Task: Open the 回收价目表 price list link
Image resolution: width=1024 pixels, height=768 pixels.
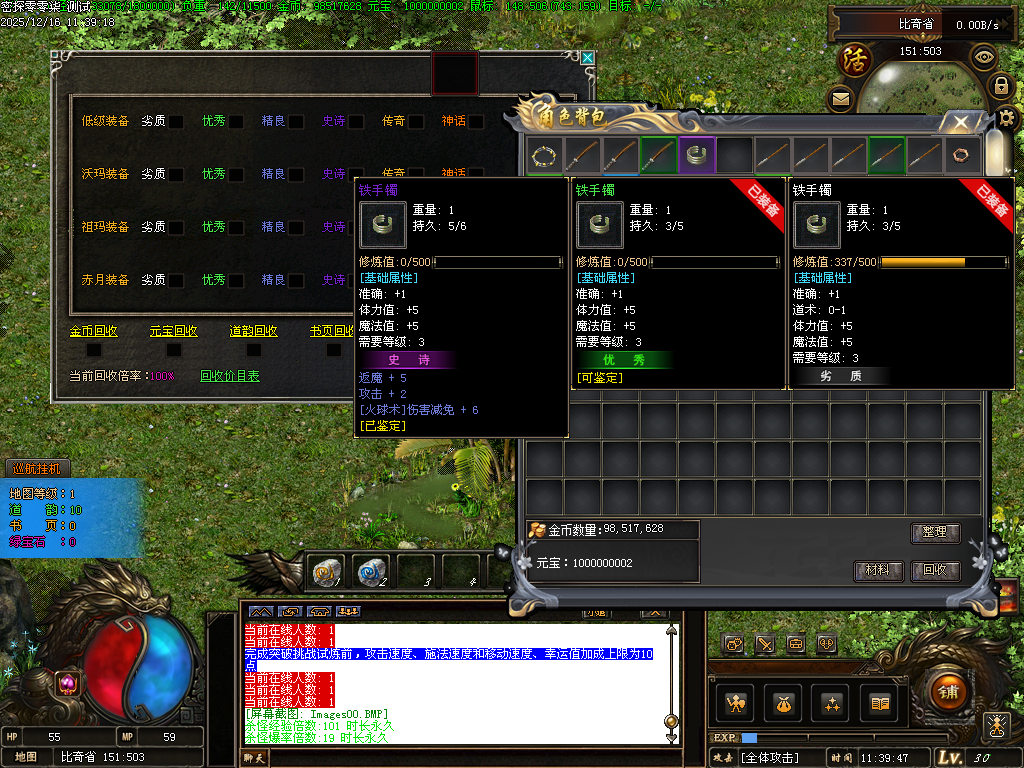Action: click(x=229, y=376)
